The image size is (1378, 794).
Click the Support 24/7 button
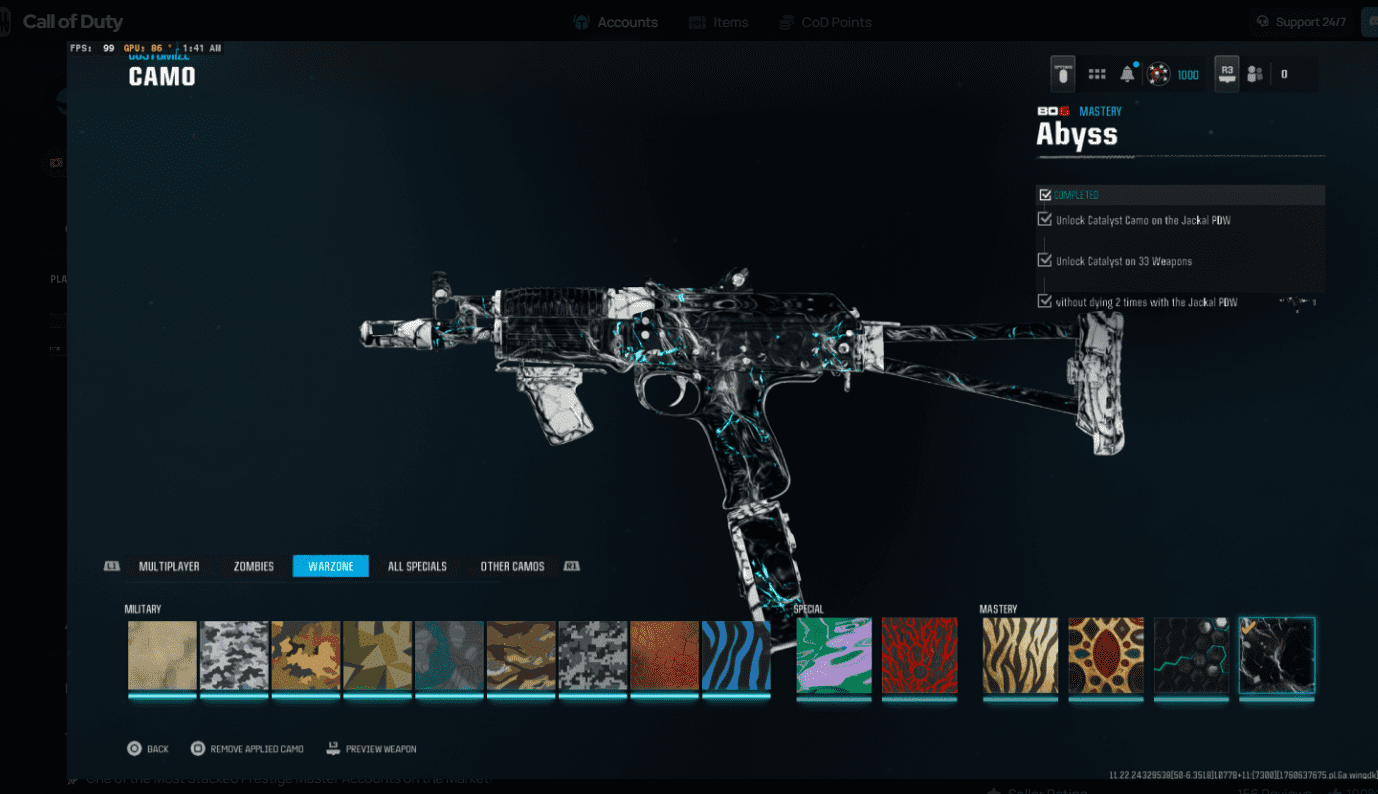pos(1300,22)
